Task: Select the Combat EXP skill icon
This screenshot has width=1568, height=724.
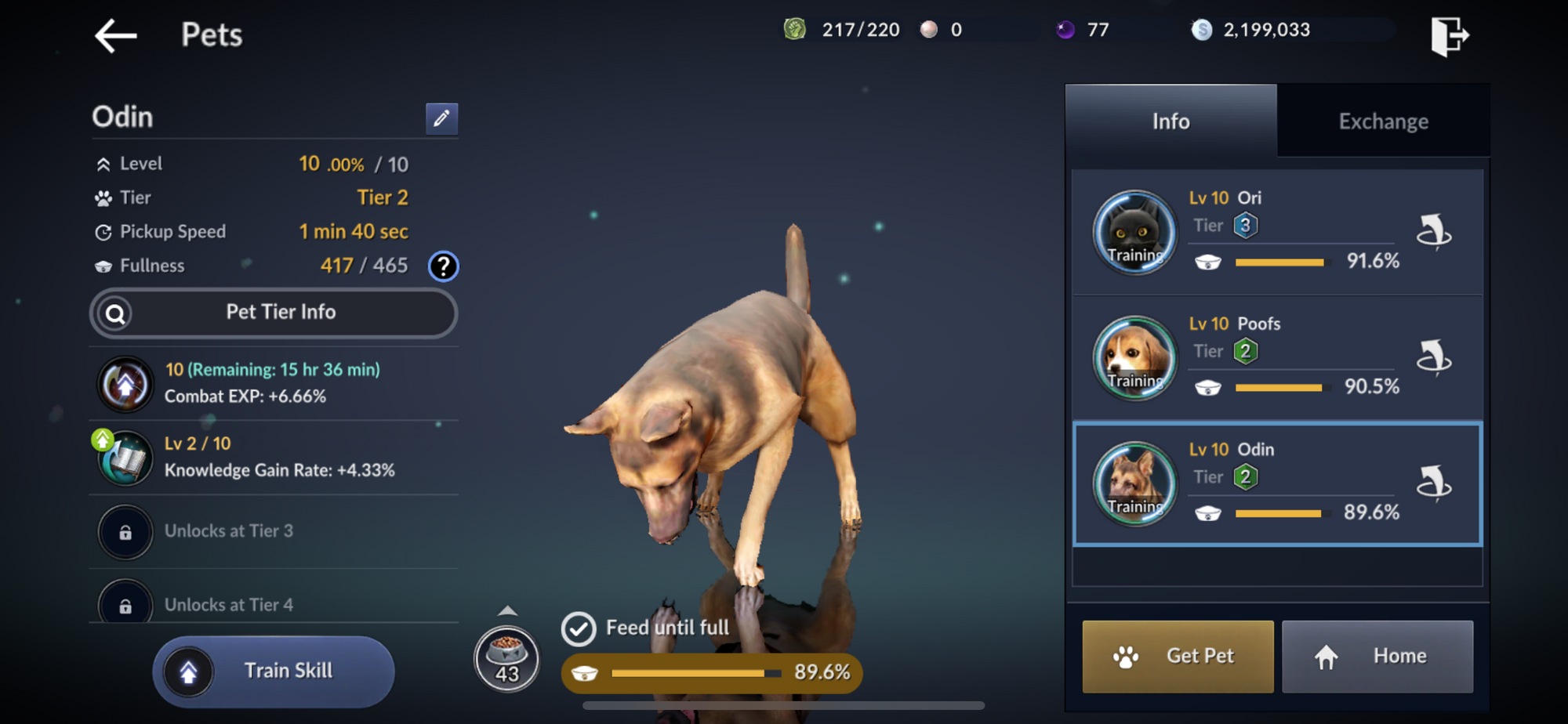Action: [125, 384]
